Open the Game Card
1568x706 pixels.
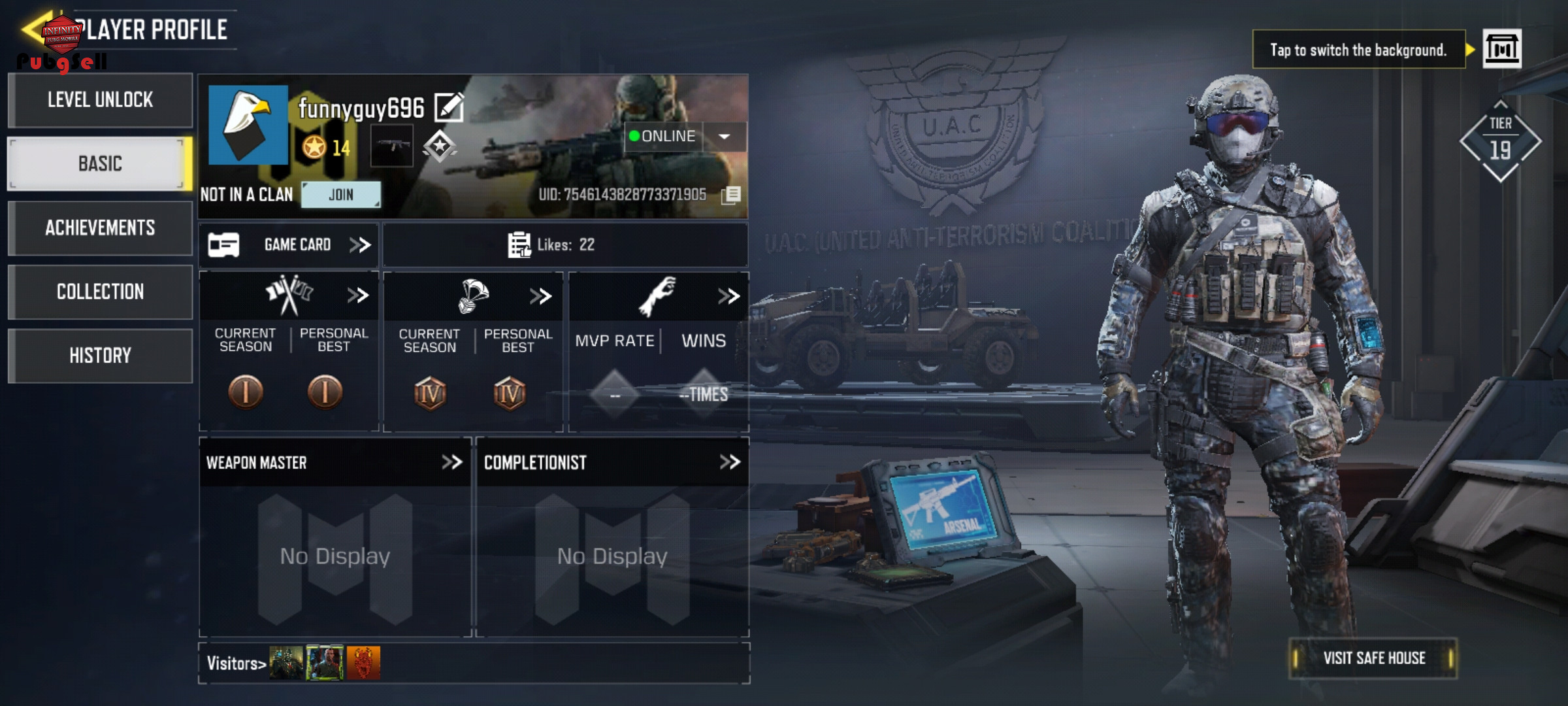pos(289,245)
